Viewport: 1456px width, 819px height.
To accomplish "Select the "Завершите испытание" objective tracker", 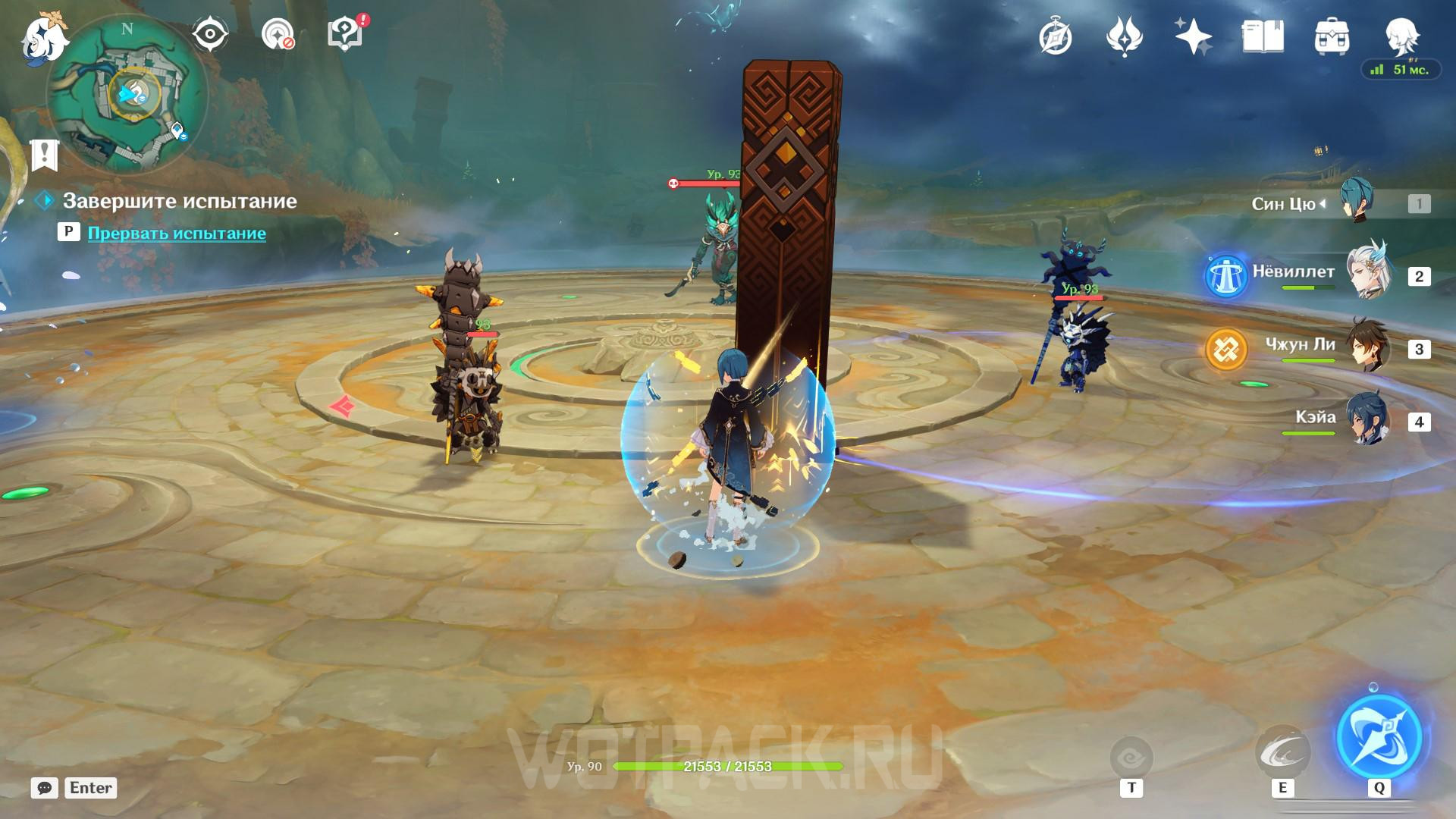I will (179, 201).
